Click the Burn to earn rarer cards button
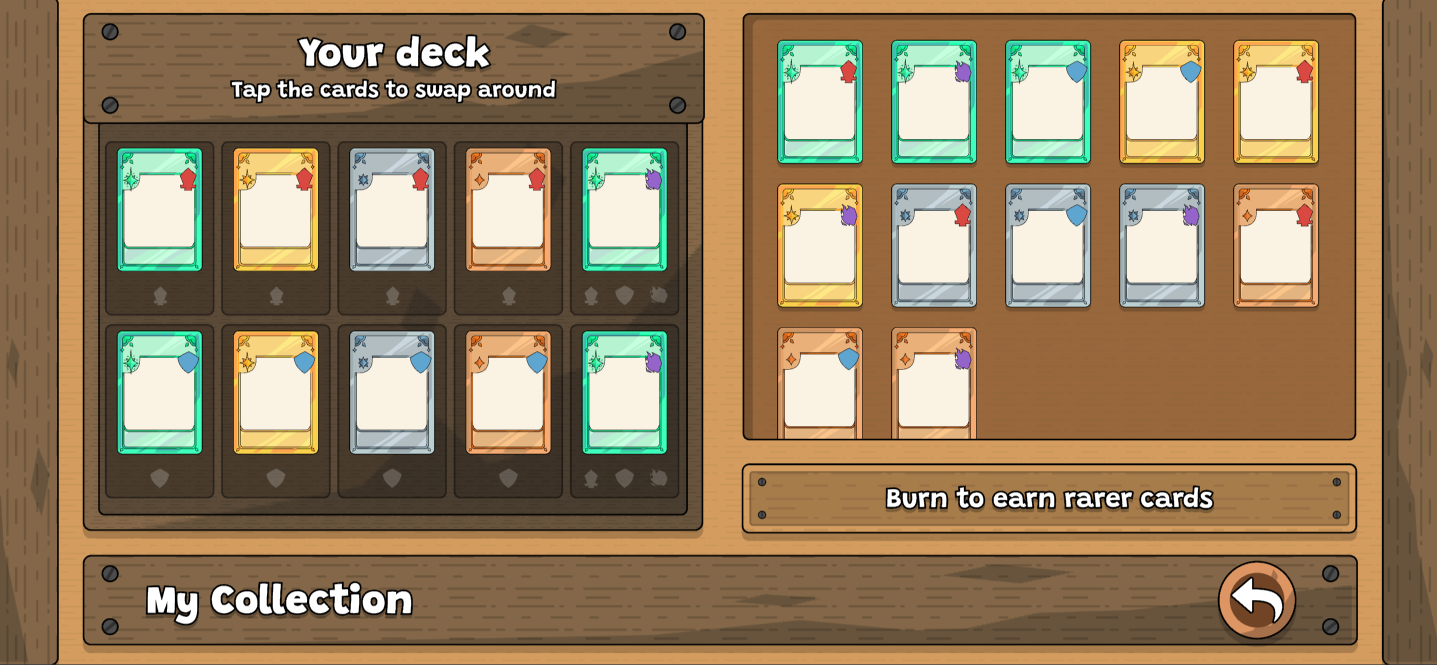The height and width of the screenshot is (665, 1437). tap(1049, 498)
